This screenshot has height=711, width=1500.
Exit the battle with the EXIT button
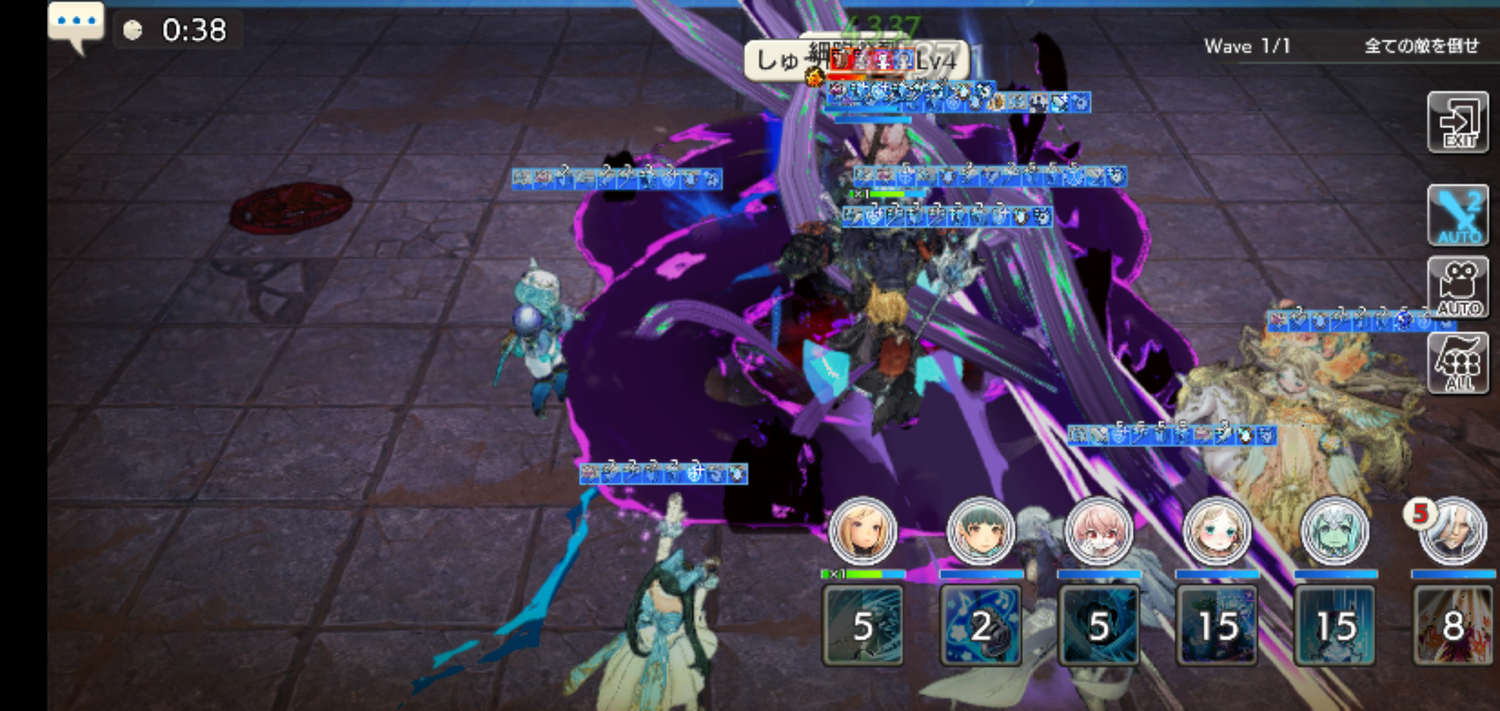pos(1457,122)
